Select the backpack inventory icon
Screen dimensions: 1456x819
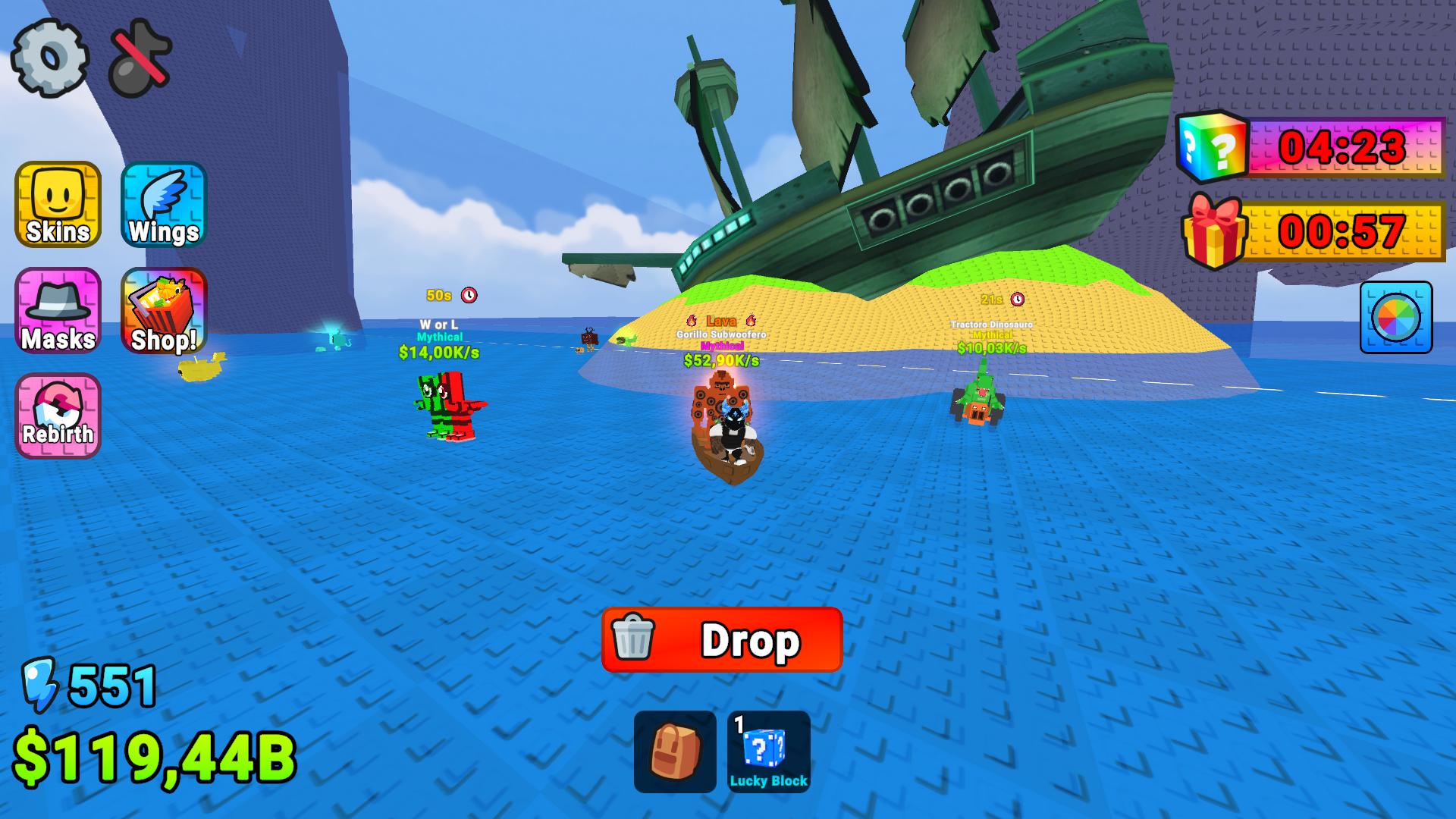[675, 751]
